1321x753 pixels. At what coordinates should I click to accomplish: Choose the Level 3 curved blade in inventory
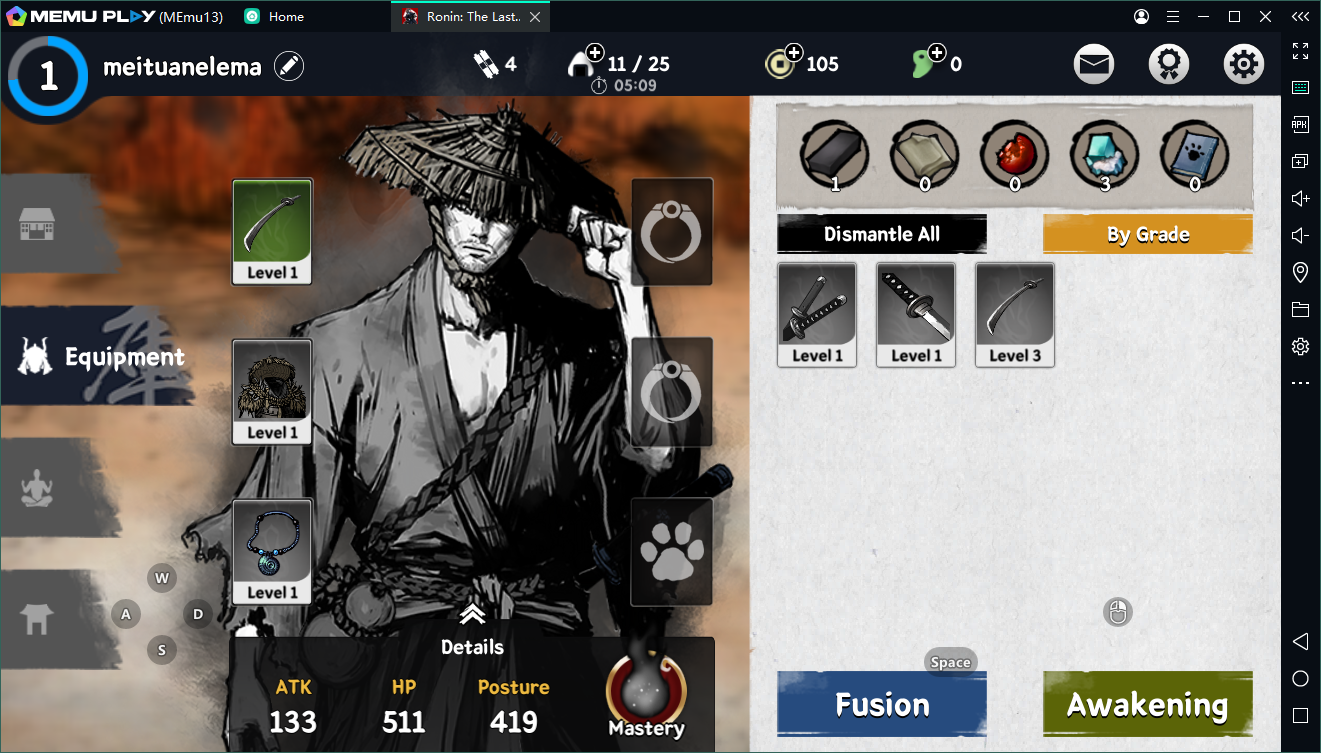(x=1015, y=314)
